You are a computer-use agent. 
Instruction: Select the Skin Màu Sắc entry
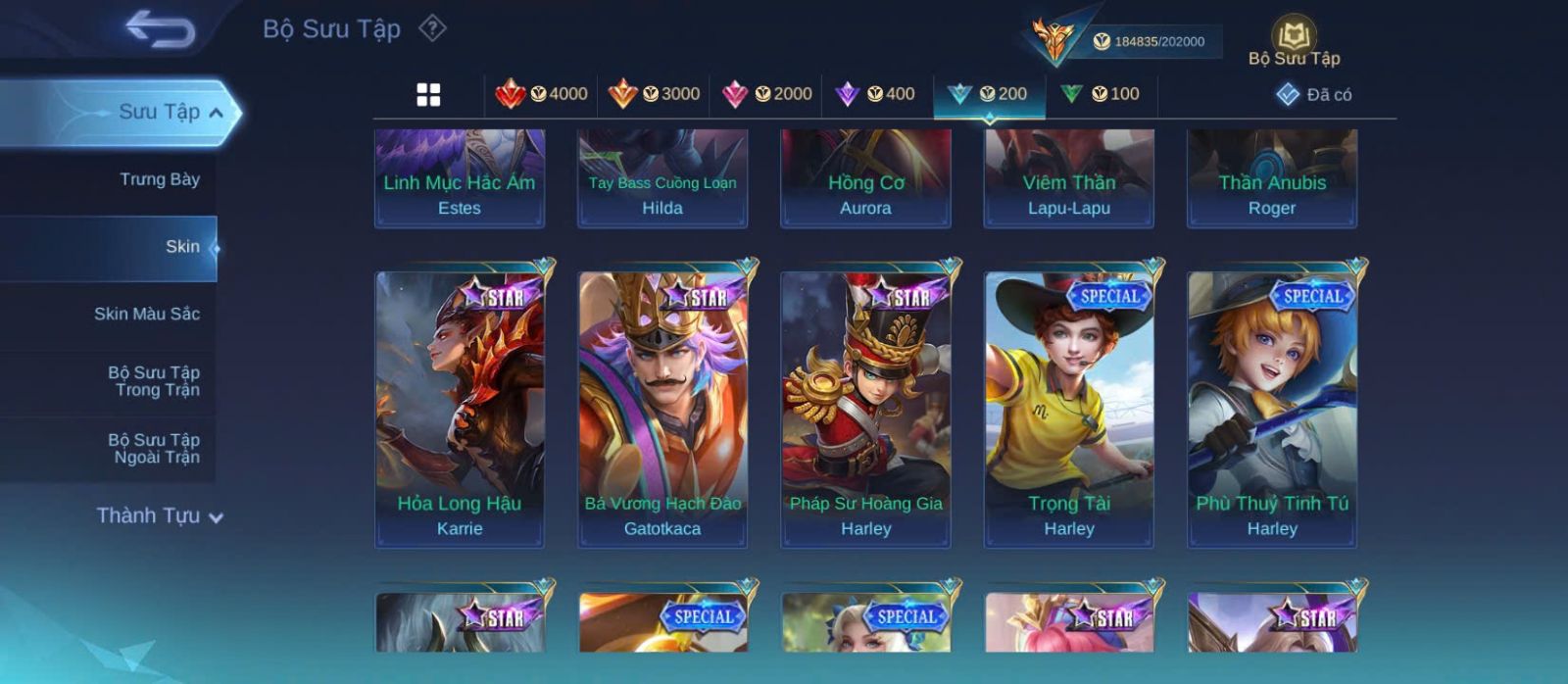coord(146,314)
